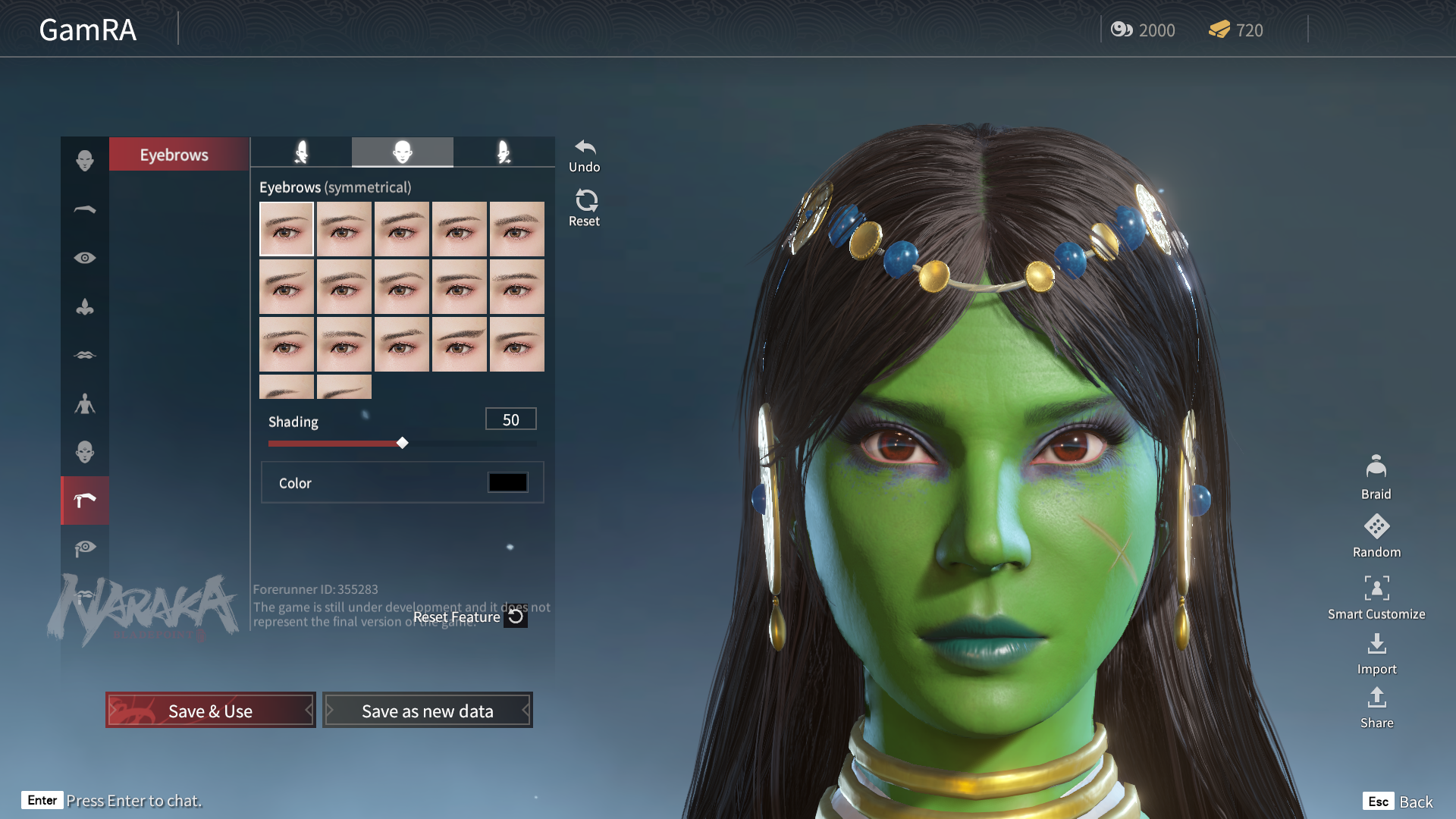The width and height of the screenshot is (1456, 819).
Task: Select the face shape category icon
Action: [85, 160]
